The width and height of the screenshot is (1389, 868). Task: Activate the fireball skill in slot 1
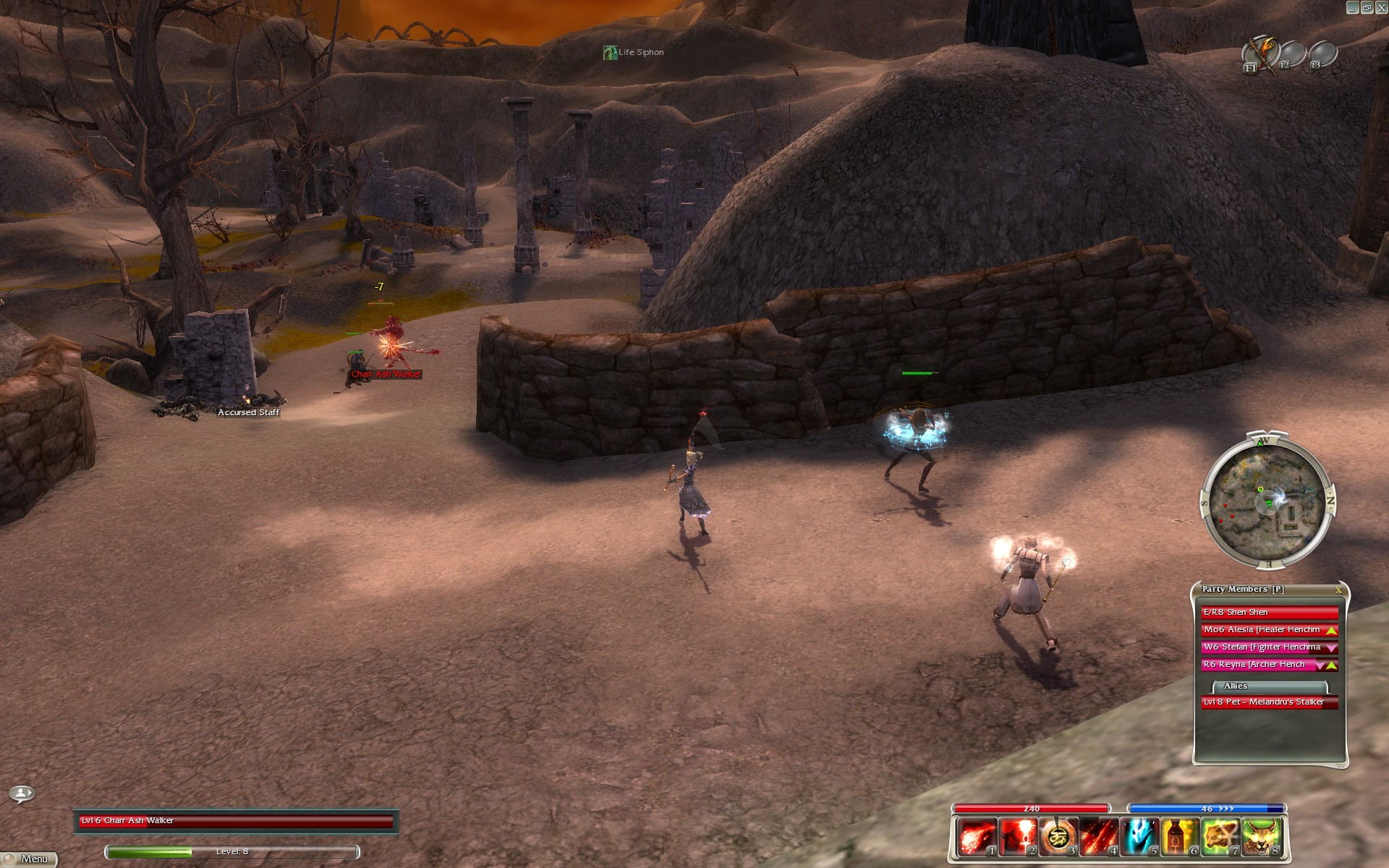coord(975,837)
